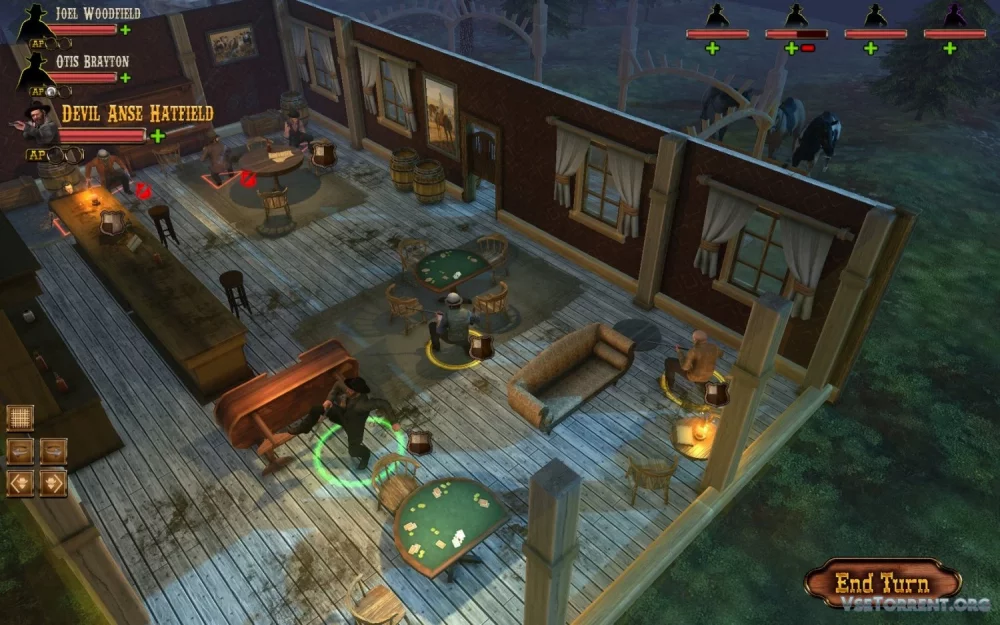Select Joel Woodfield's portrait
The width and height of the screenshot is (1000, 625).
point(36,20)
